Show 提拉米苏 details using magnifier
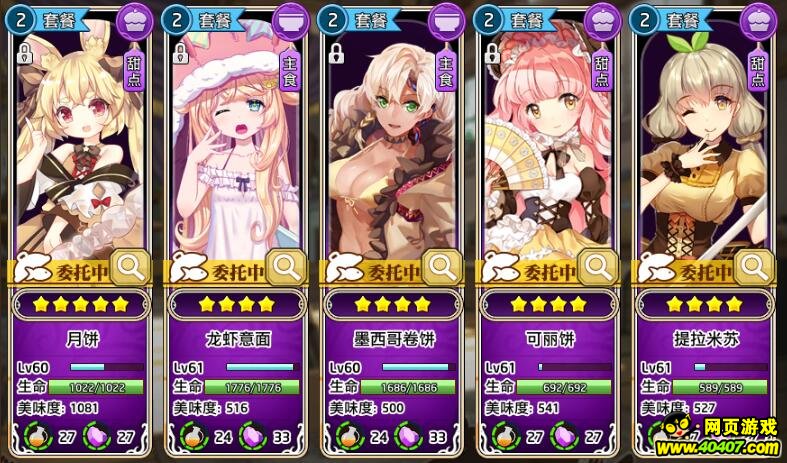Viewport: 787px width, 463px height. [x=755, y=266]
